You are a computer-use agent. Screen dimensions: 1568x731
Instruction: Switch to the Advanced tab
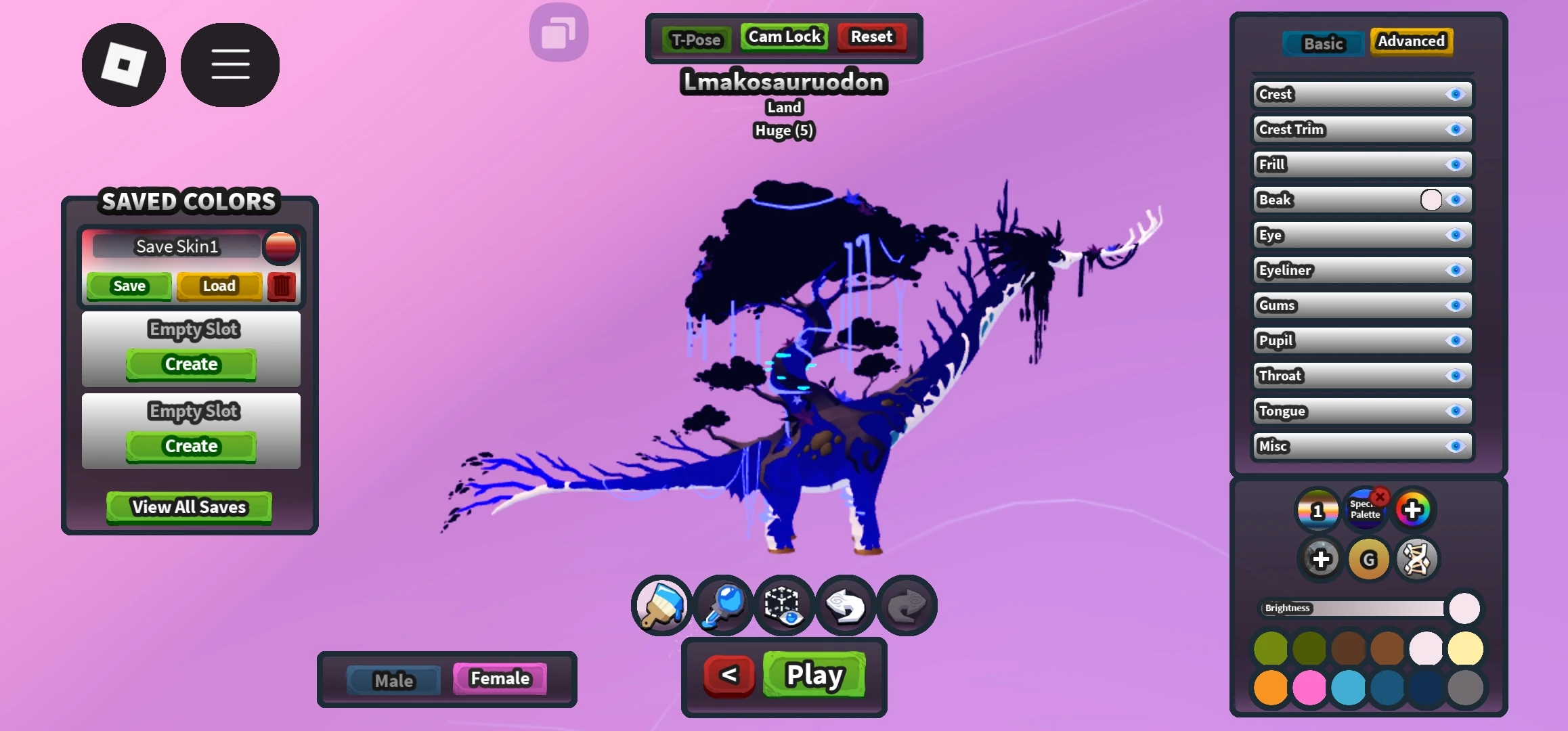coord(1411,41)
